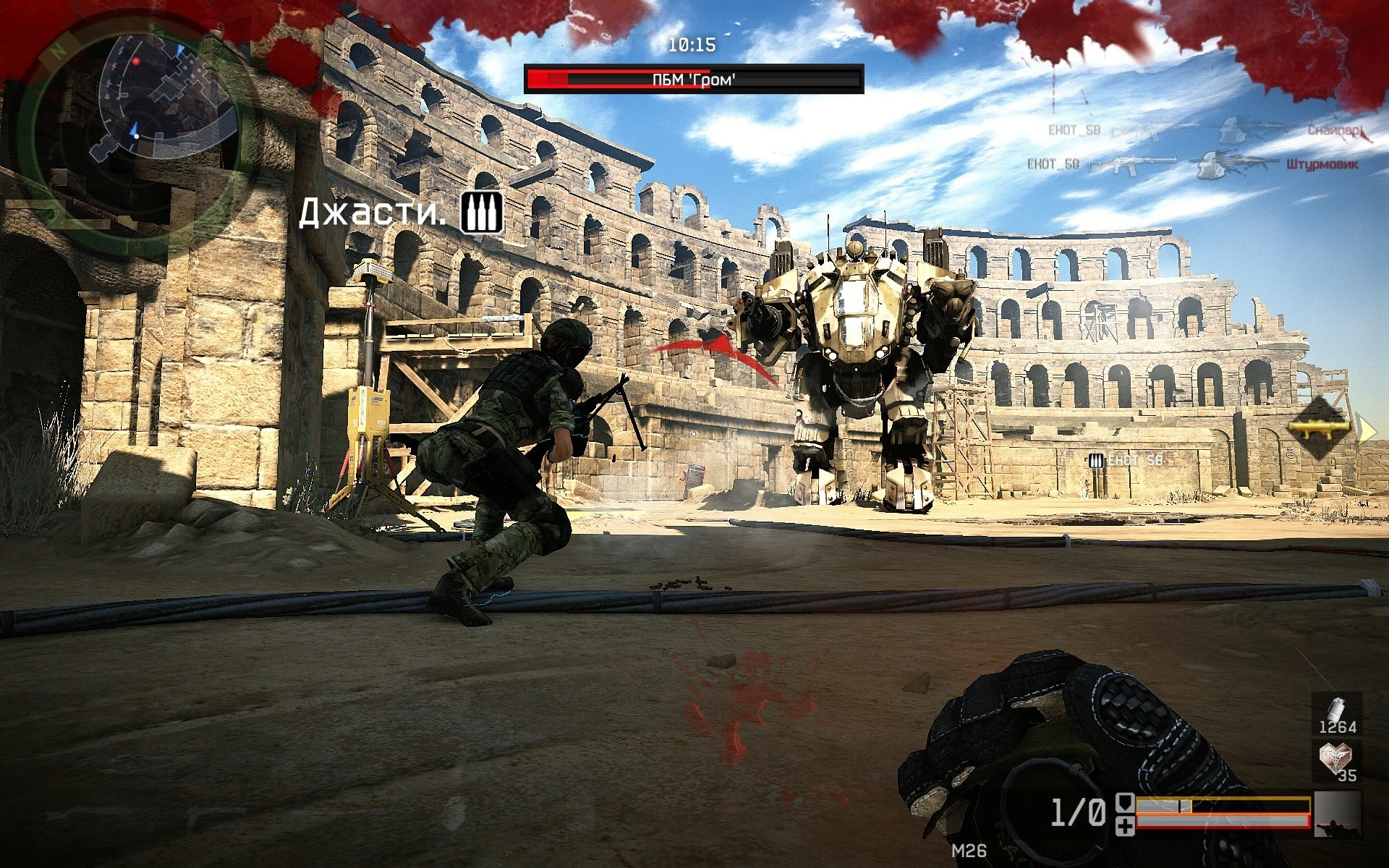Select the heart item icon showing 35
This screenshot has width=1389, height=868.
[1336, 761]
